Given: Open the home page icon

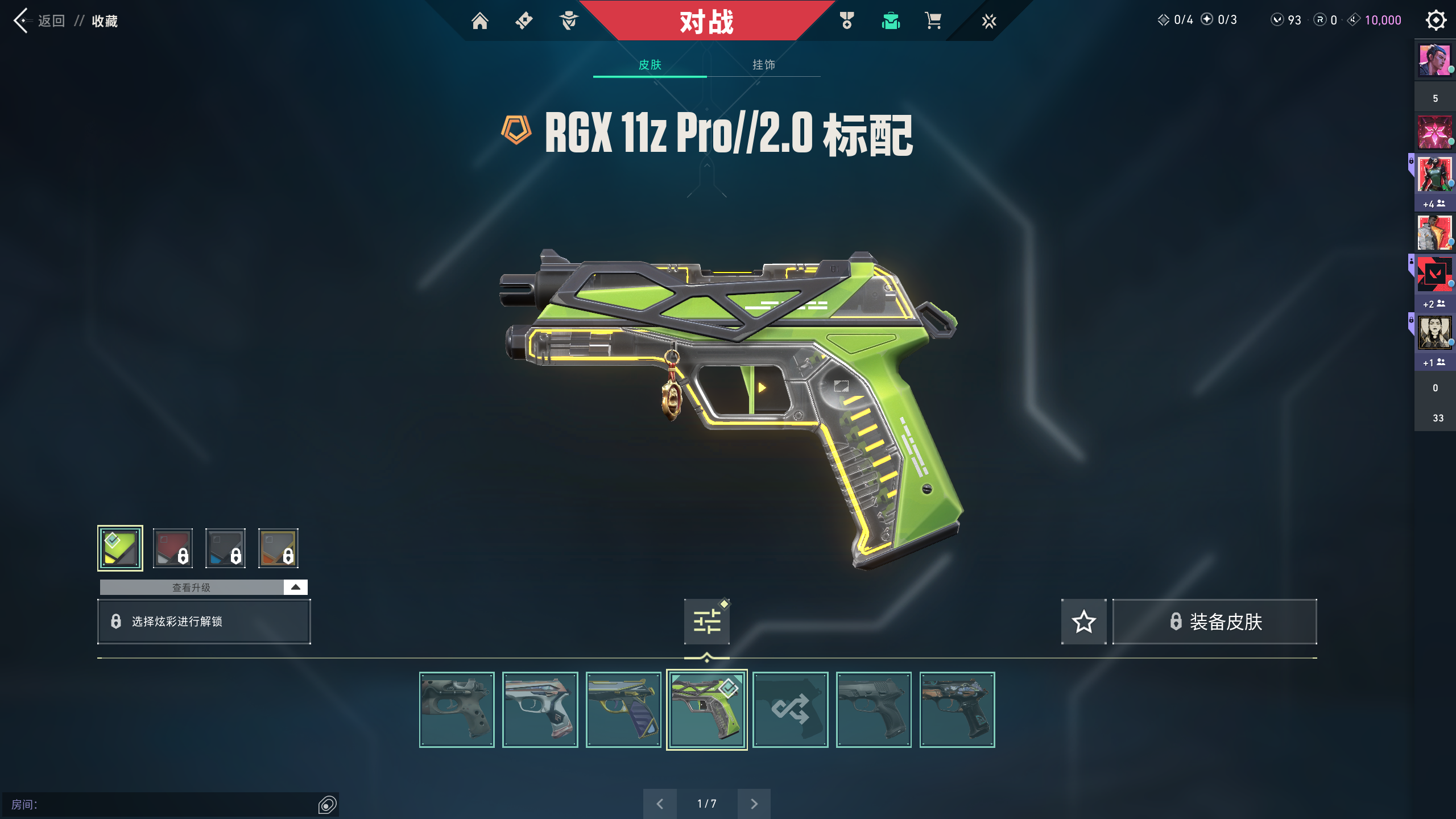Looking at the screenshot, I should point(479,21).
